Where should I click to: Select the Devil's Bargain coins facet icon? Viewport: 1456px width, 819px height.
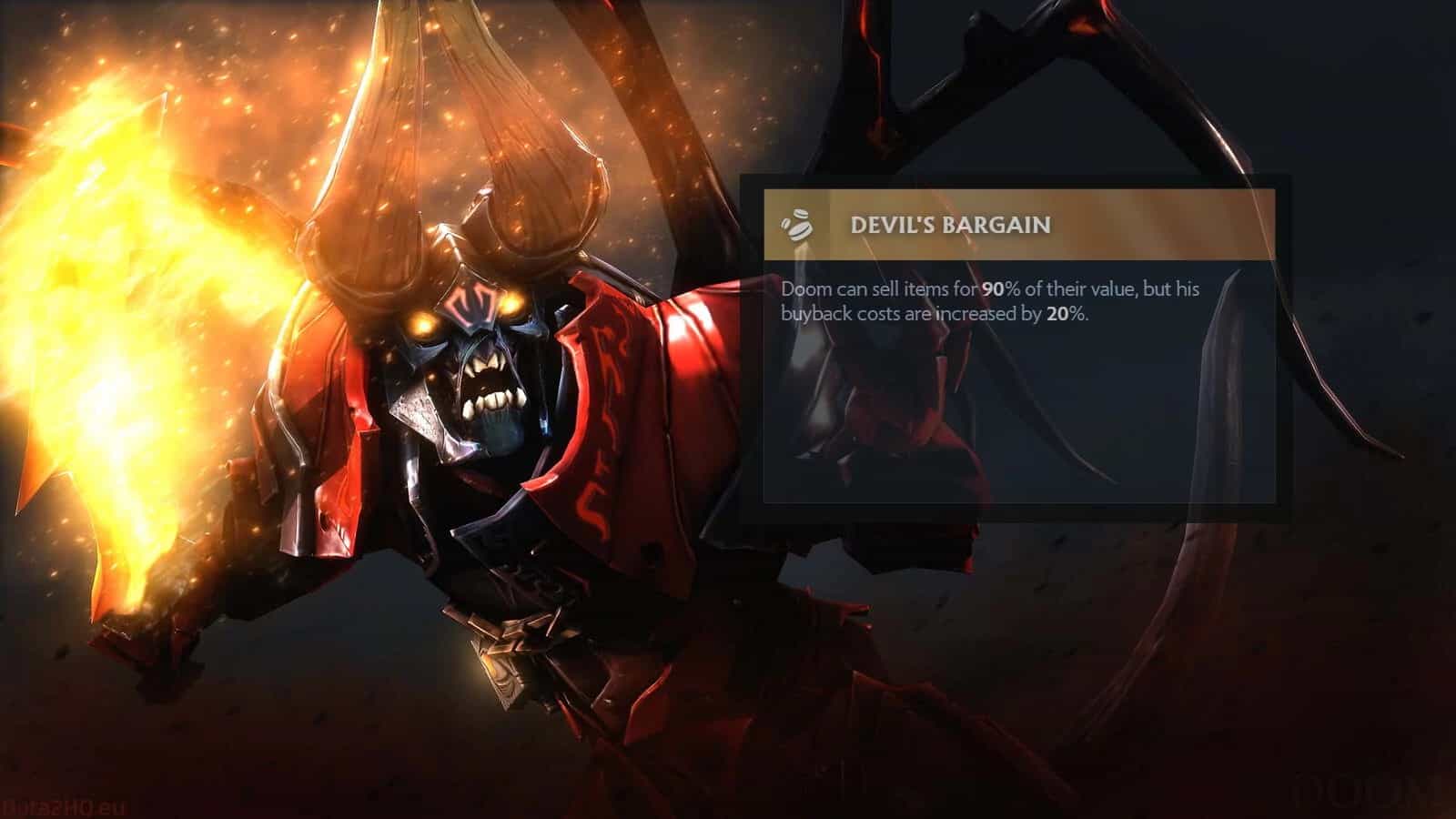tap(798, 225)
